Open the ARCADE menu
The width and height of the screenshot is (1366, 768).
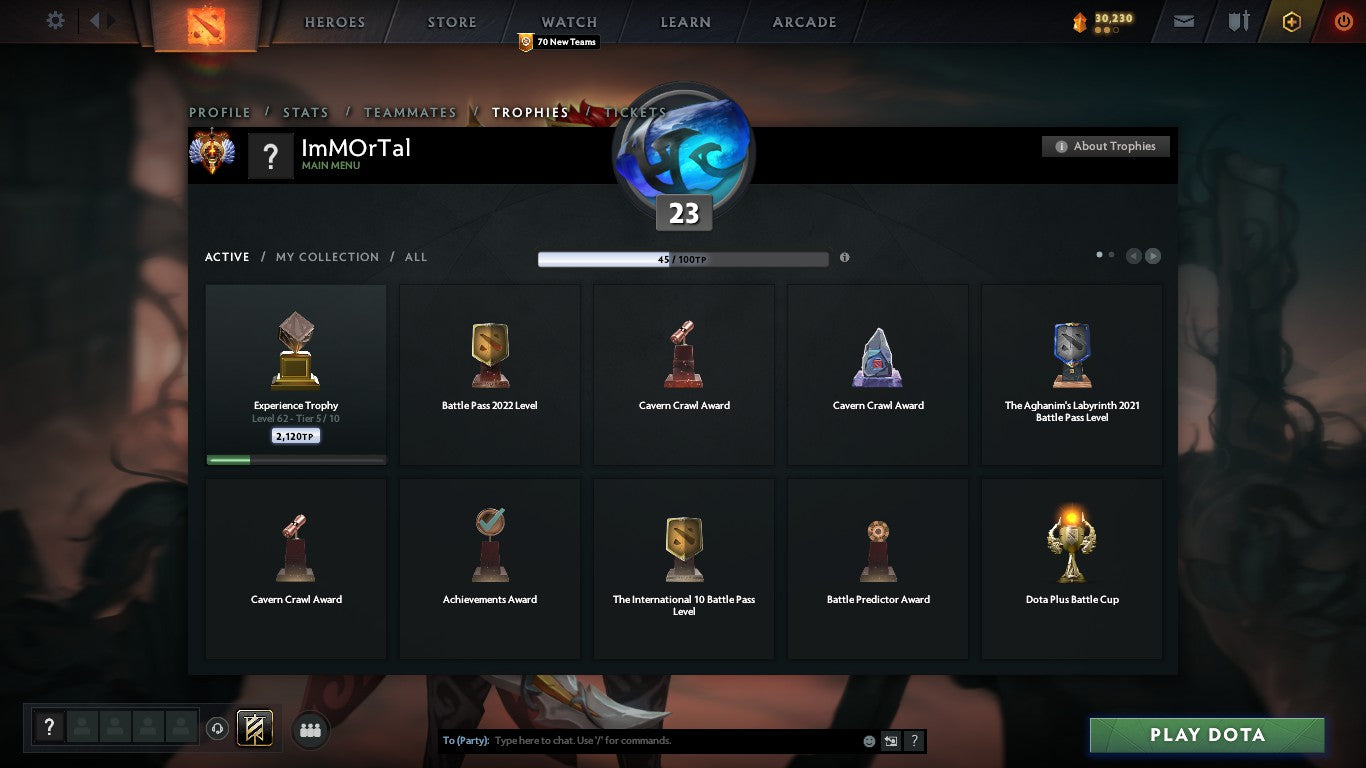[802, 21]
